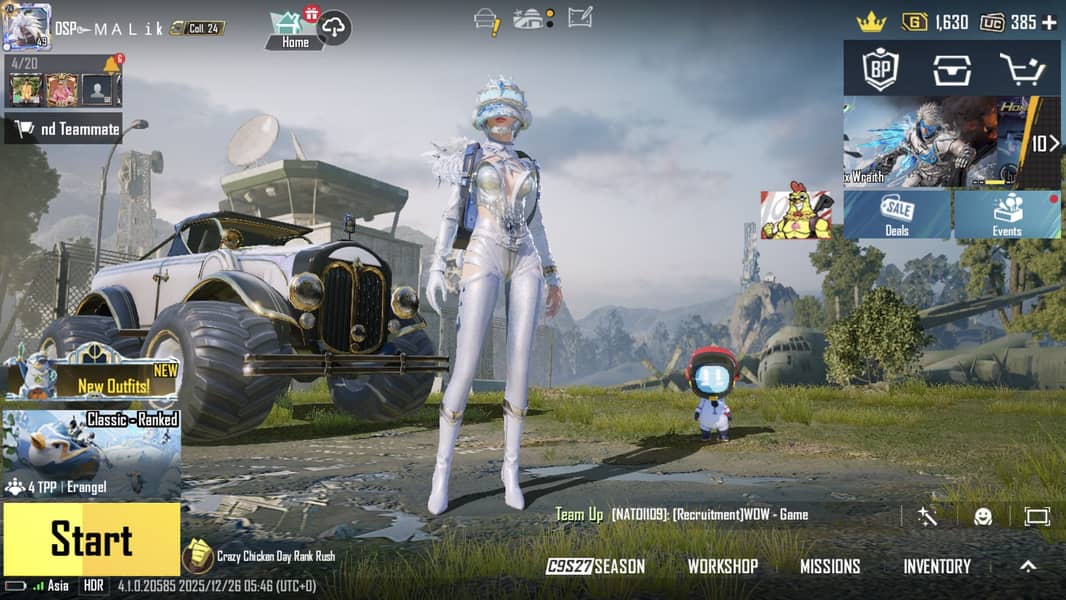Screen dimensions: 1066x600
Task: Expand the bottom menu arrow
Action: pos(1028,566)
